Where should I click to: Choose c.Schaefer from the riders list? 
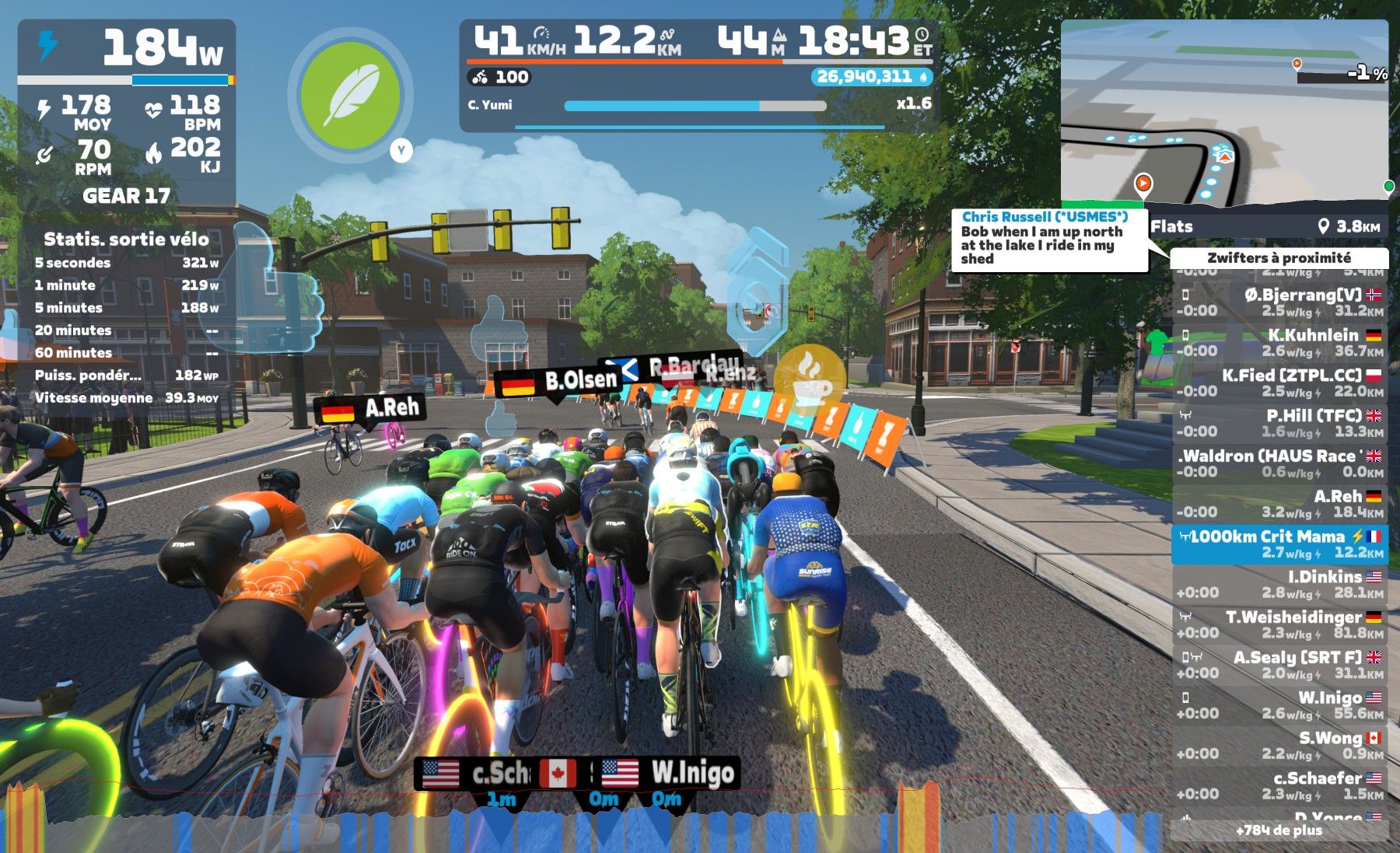click(1279, 785)
